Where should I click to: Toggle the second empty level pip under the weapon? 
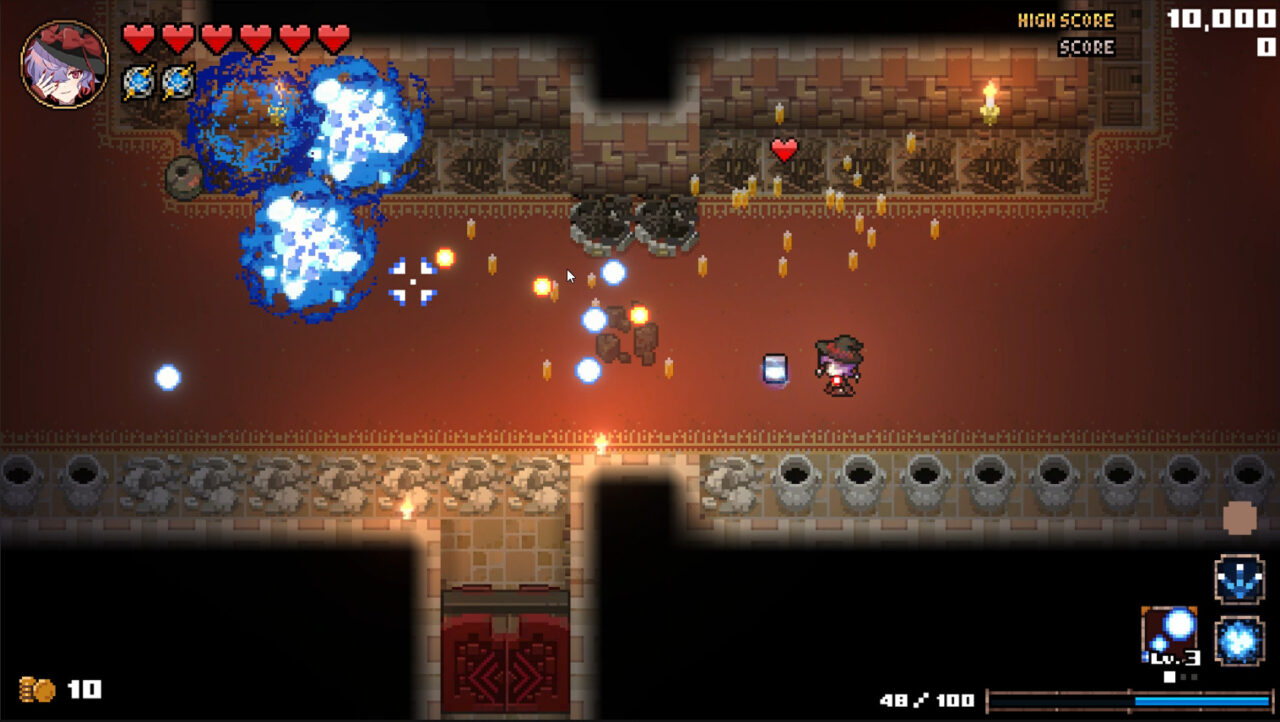[1194, 677]
